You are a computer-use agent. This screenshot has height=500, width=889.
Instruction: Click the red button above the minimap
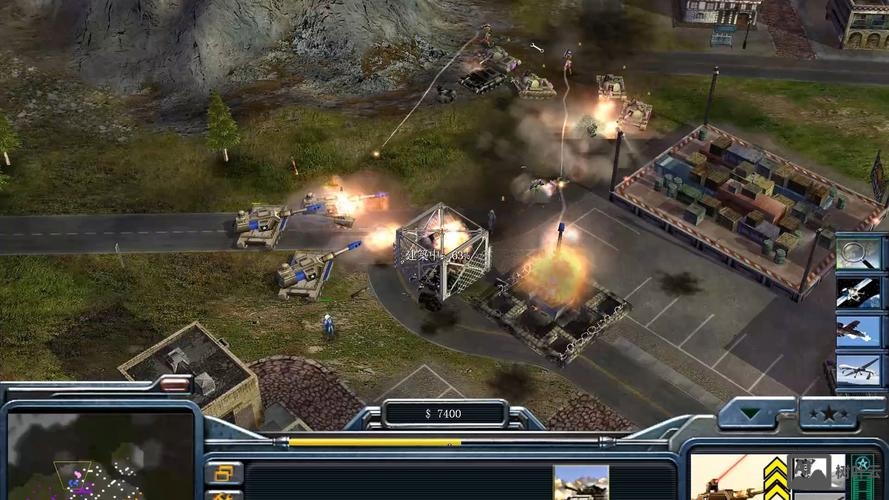click(x=174, y=384)
